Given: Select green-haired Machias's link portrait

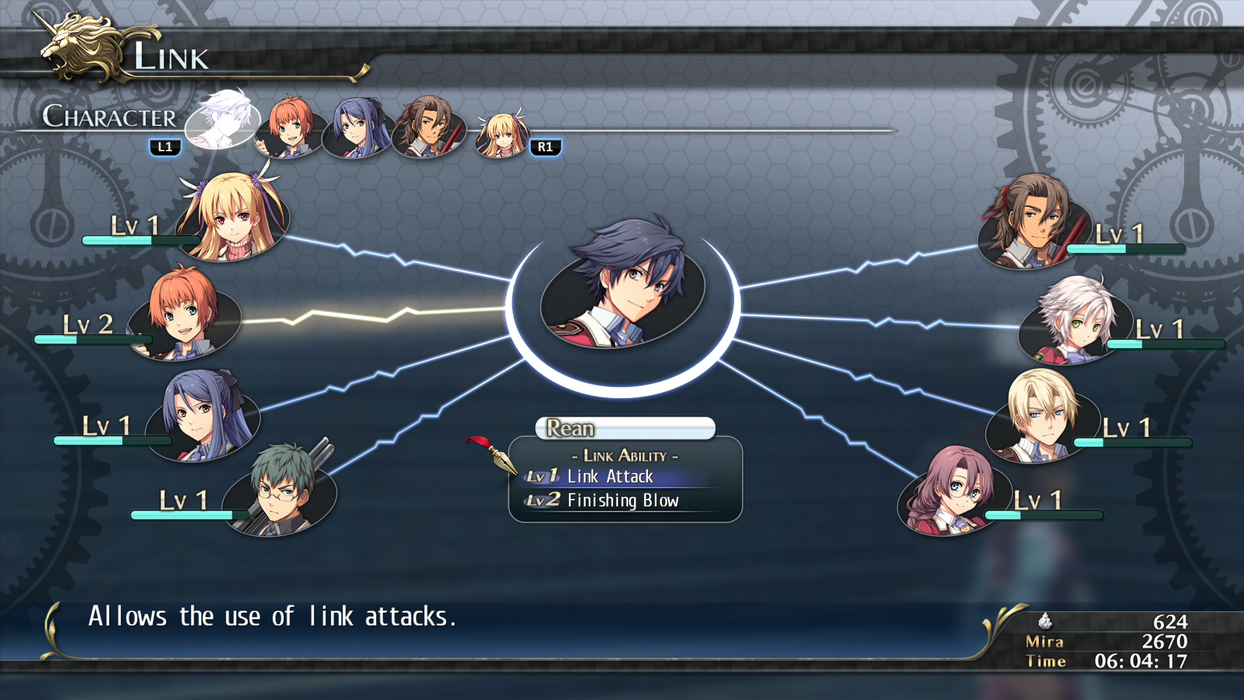Looking at the screenshot, I should [x=281, y=490].
